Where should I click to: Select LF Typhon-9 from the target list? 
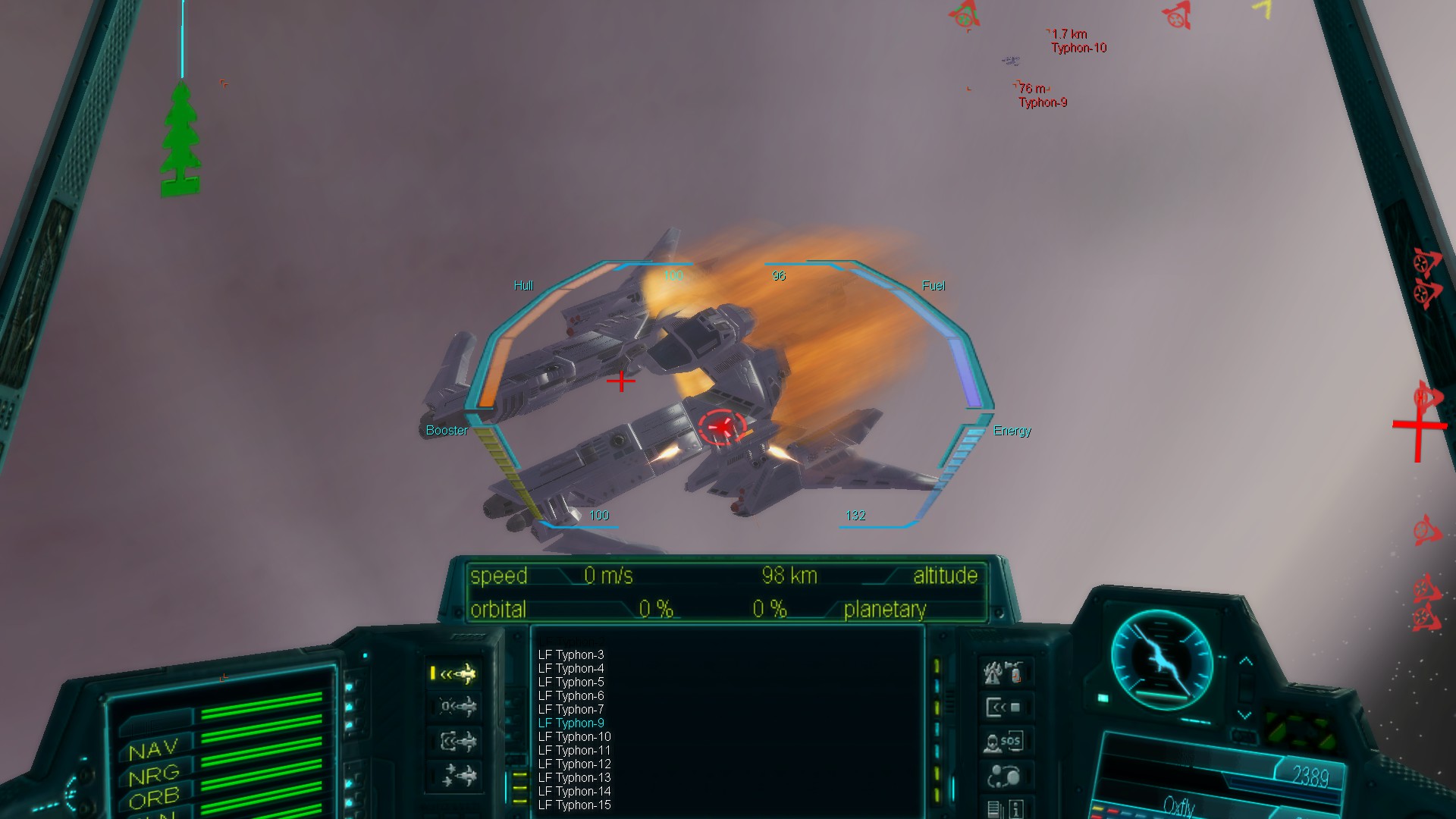point(571,723)
